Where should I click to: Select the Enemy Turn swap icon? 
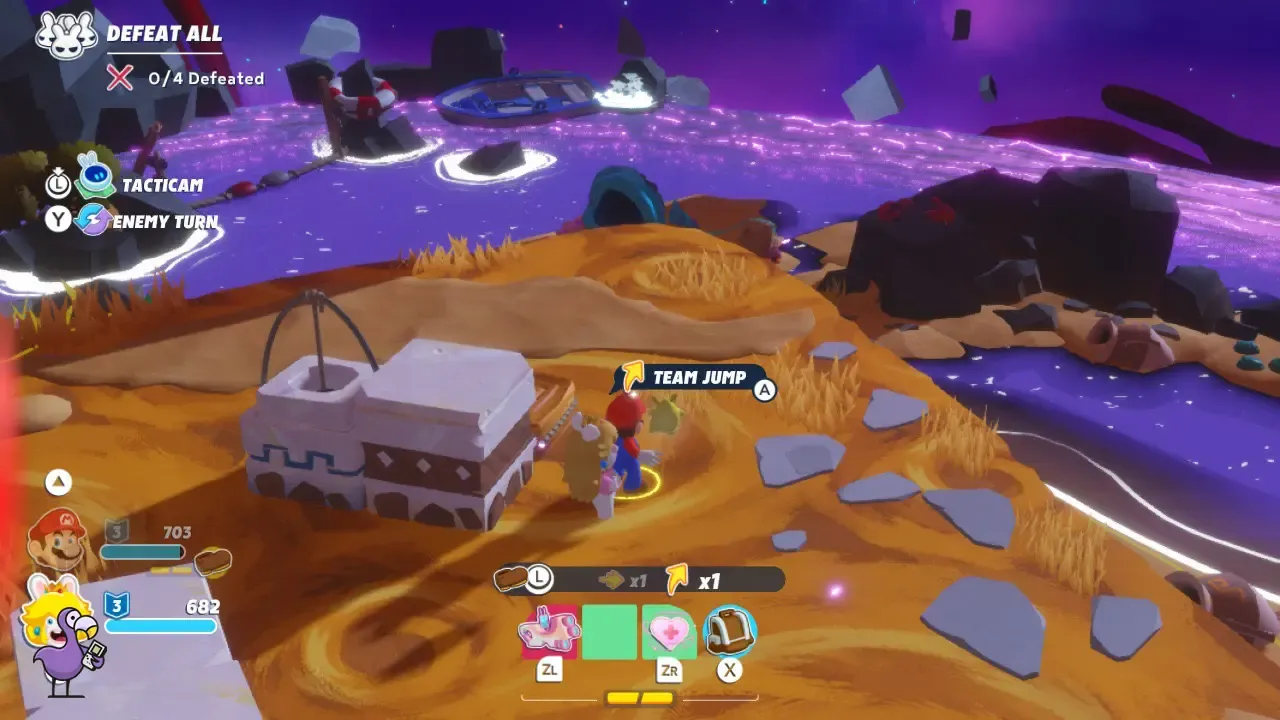(x=96, y=219)
